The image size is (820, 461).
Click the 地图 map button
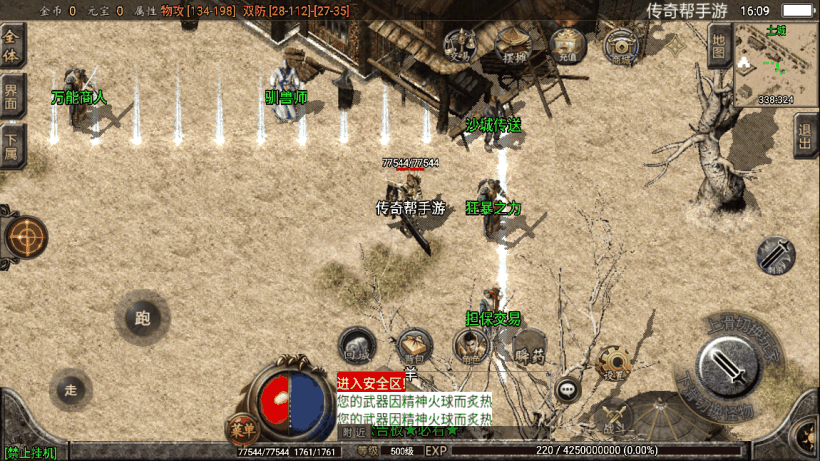click(x=718, y=46)
